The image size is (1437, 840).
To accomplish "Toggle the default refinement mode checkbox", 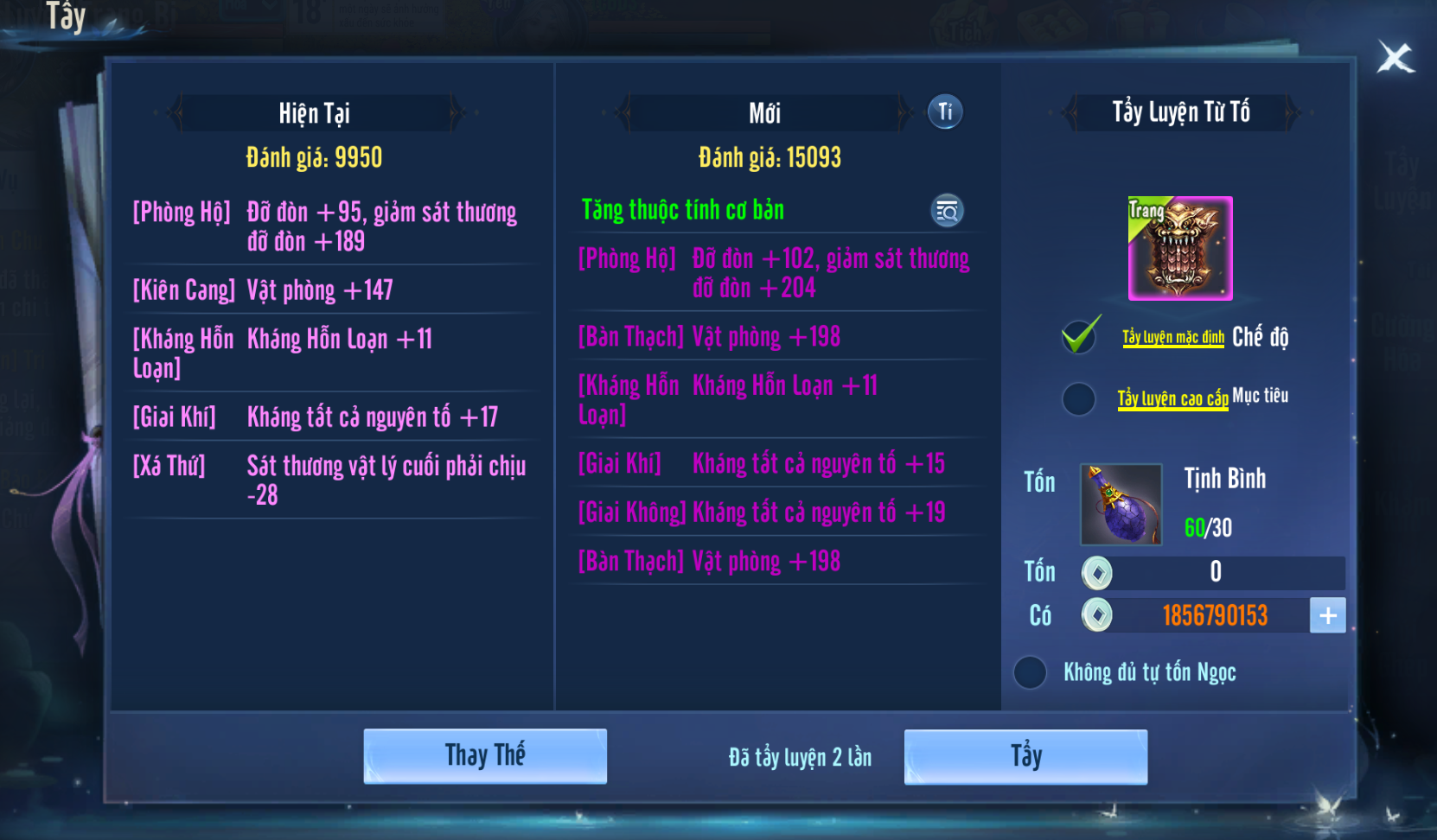I will [1081, 335].
